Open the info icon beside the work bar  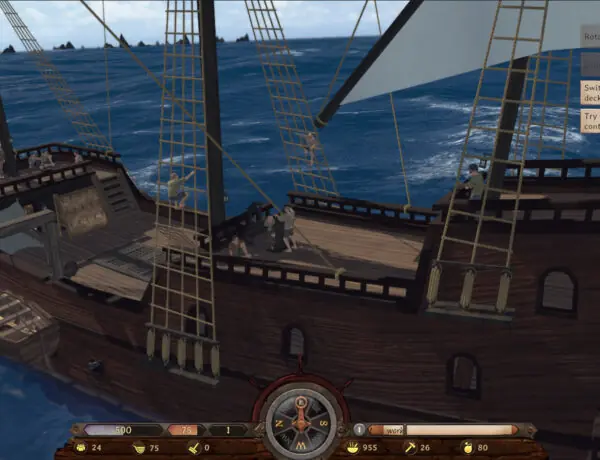(359, 429)
